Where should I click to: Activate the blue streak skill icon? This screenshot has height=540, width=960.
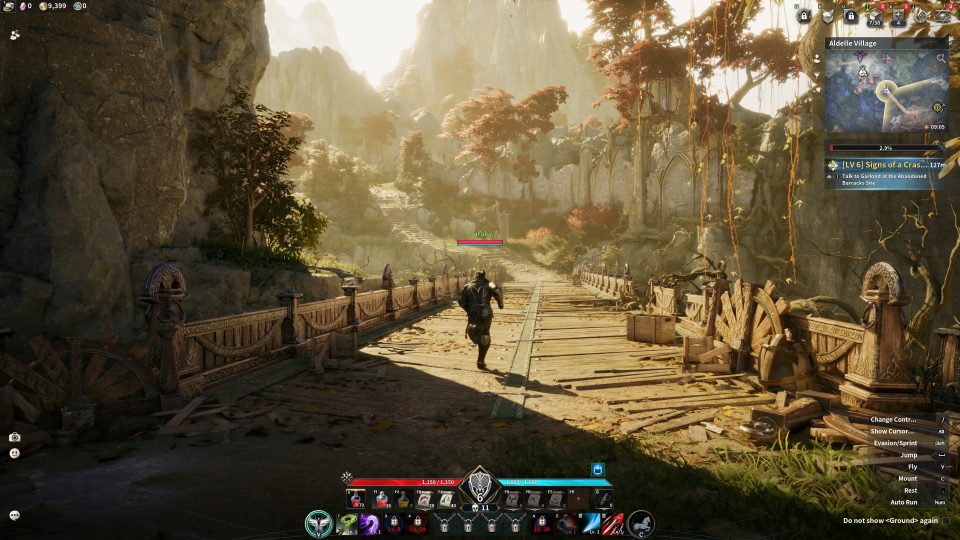[590, 523]
